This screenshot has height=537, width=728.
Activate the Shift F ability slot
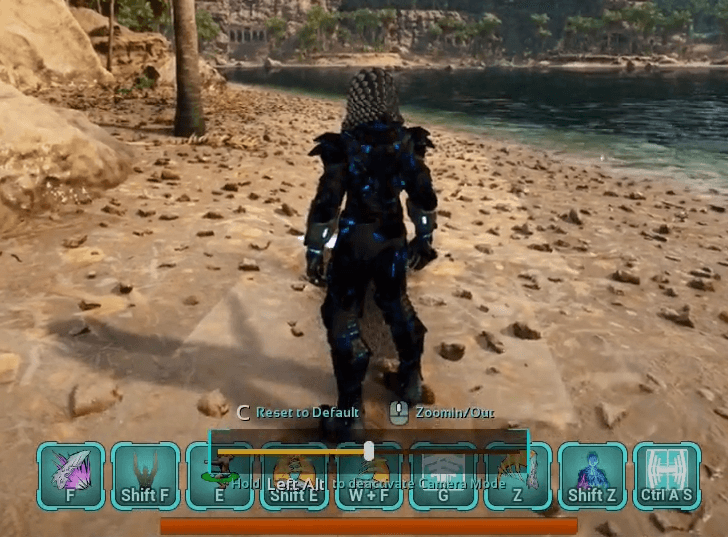[145, 476]
